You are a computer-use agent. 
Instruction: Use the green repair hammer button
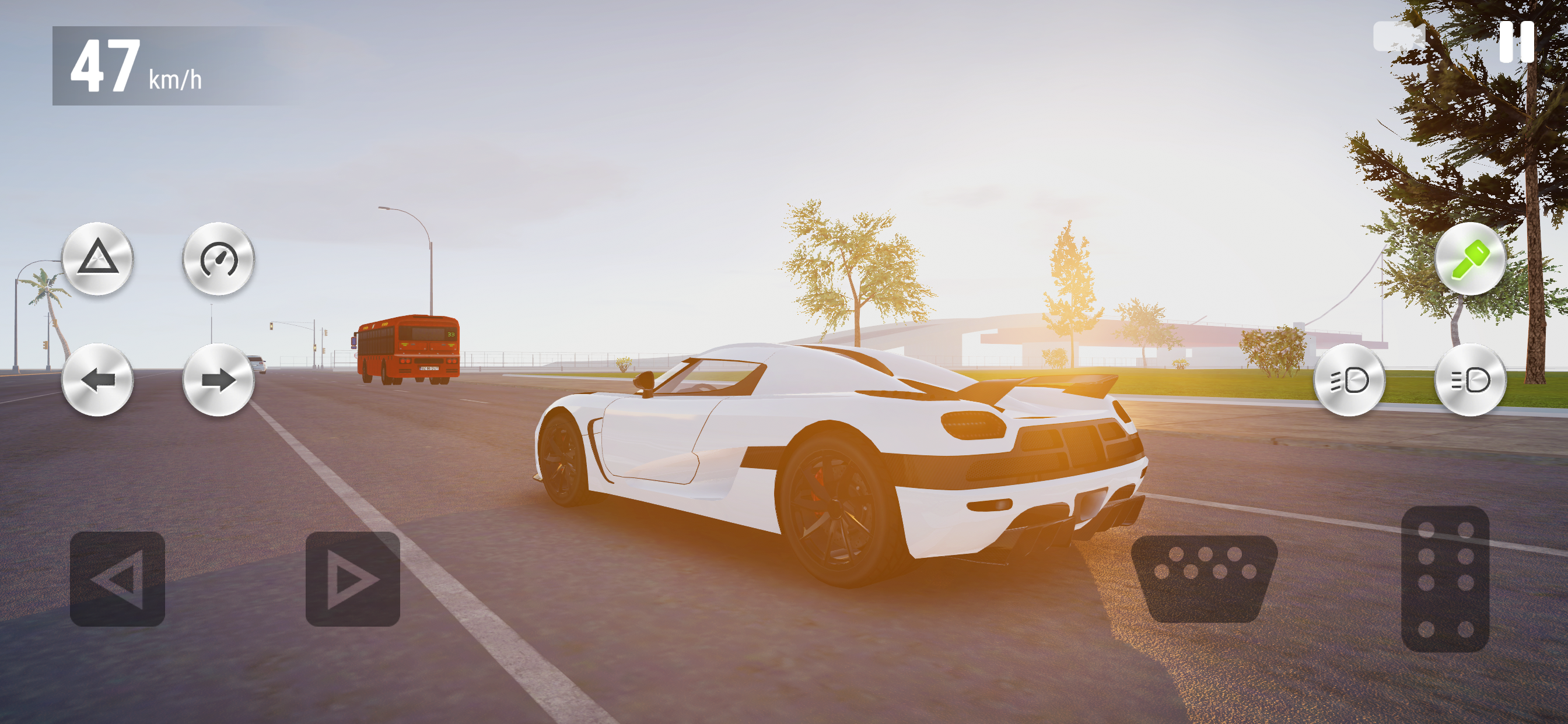(x=1470, y=259)
